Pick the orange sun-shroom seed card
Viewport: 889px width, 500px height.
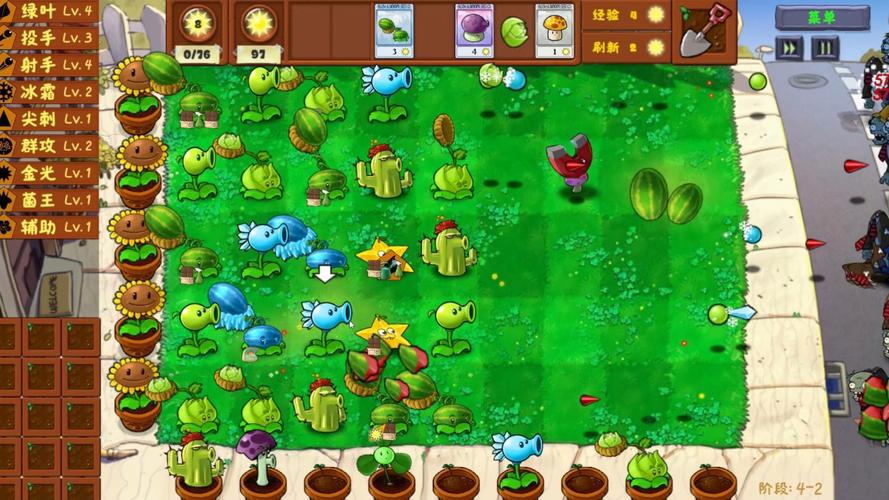click(554, 31)
